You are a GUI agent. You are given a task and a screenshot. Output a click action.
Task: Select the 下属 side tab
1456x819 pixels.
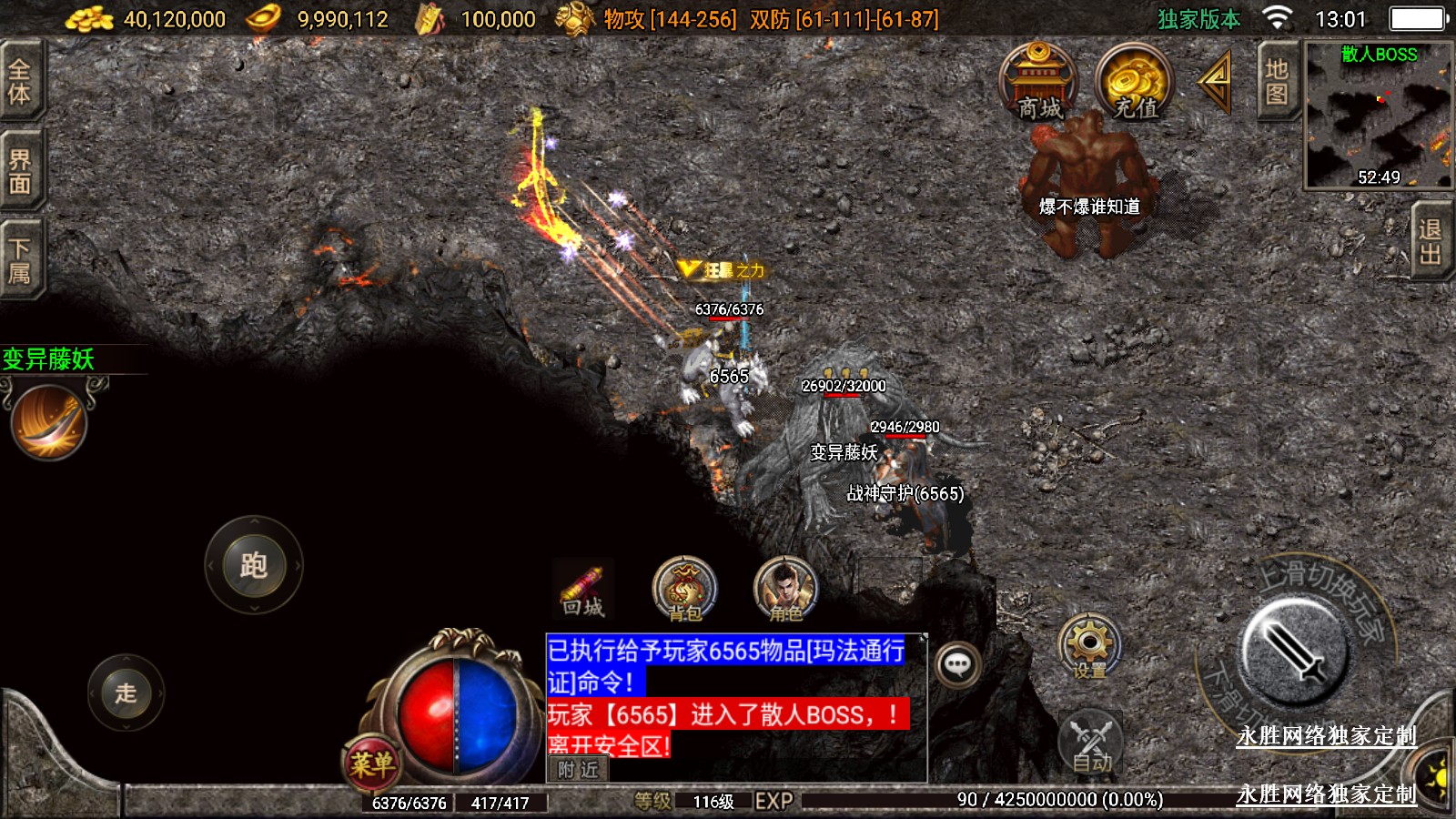(20, 260)
